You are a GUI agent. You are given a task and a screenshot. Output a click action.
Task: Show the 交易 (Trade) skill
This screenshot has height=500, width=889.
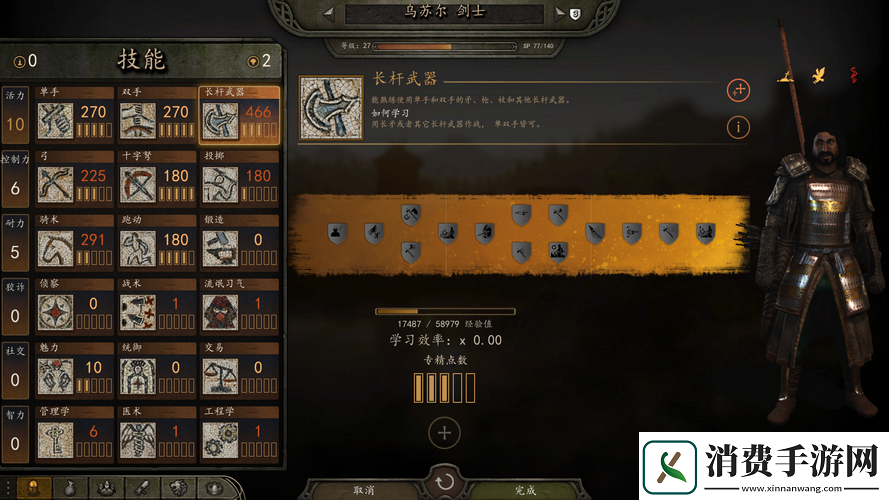point(220,377)
